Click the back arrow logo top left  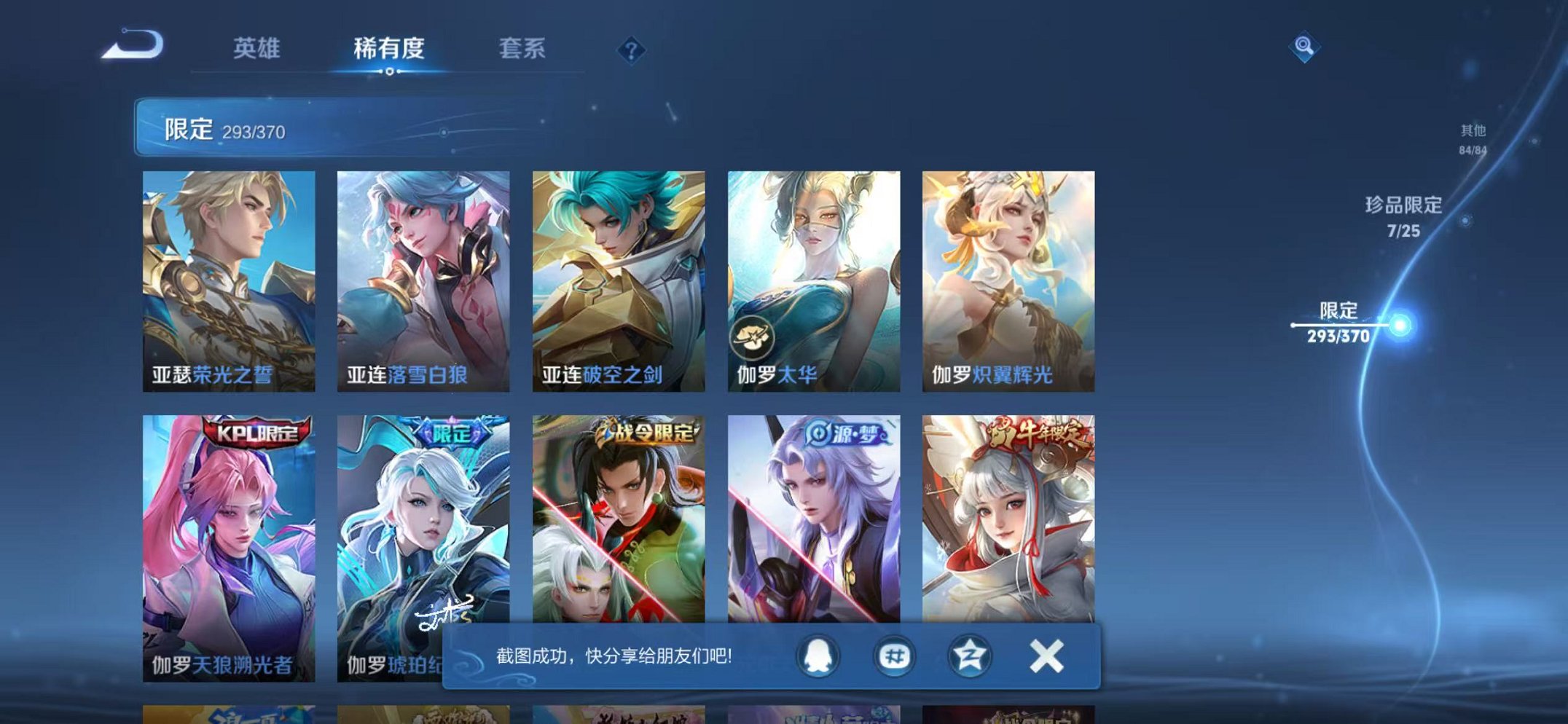pos(135,47)
